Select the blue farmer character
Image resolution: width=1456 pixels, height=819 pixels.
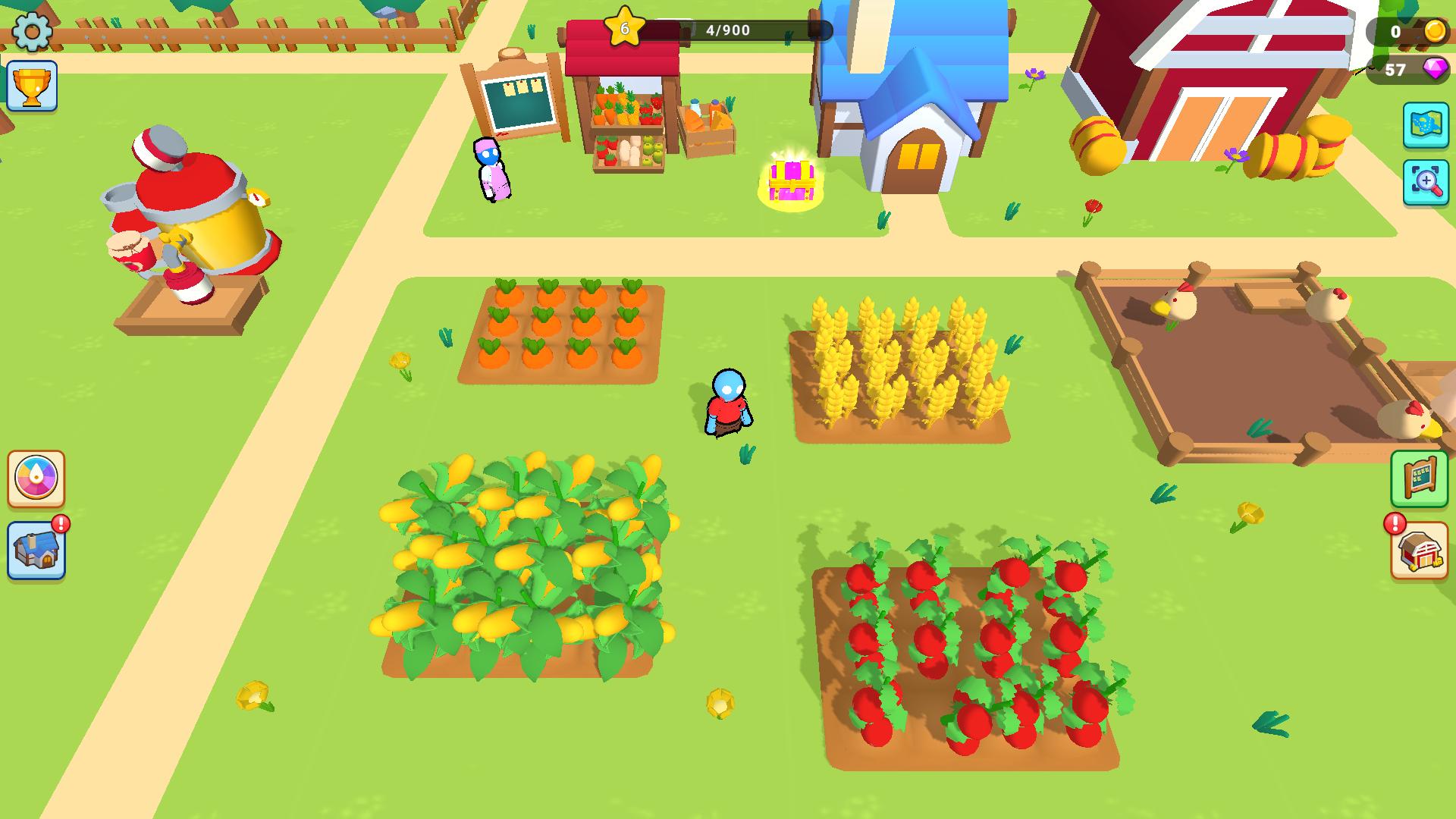728,402
